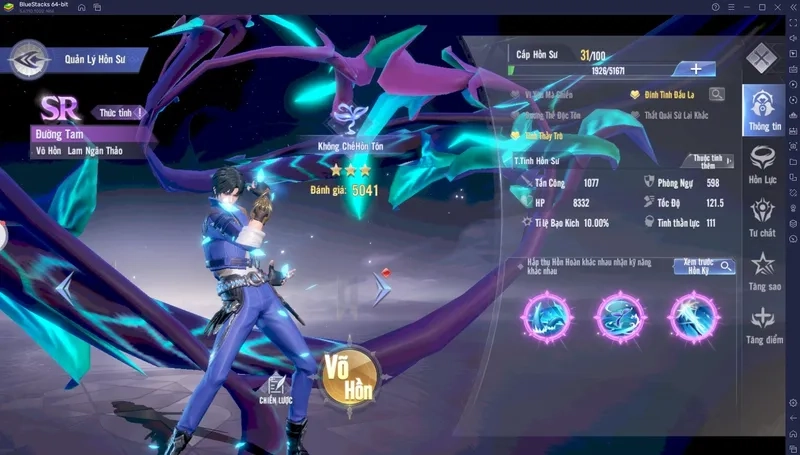Select the blue claw soul skill icon

pos(546,318)
